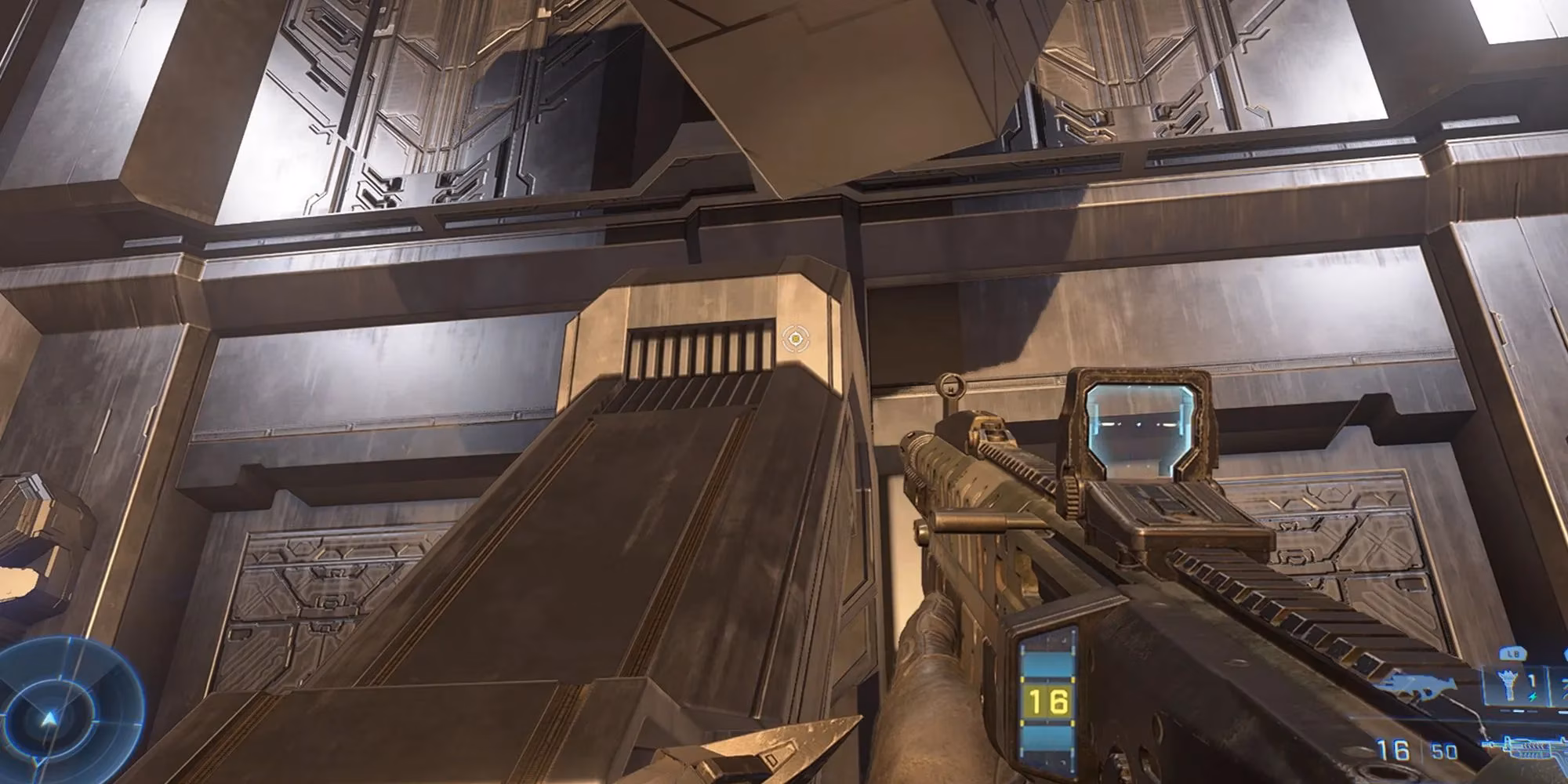Click the reserve ammo number 50
1568x784 pixels.
pyautogui.click(x=1444, y=750)
